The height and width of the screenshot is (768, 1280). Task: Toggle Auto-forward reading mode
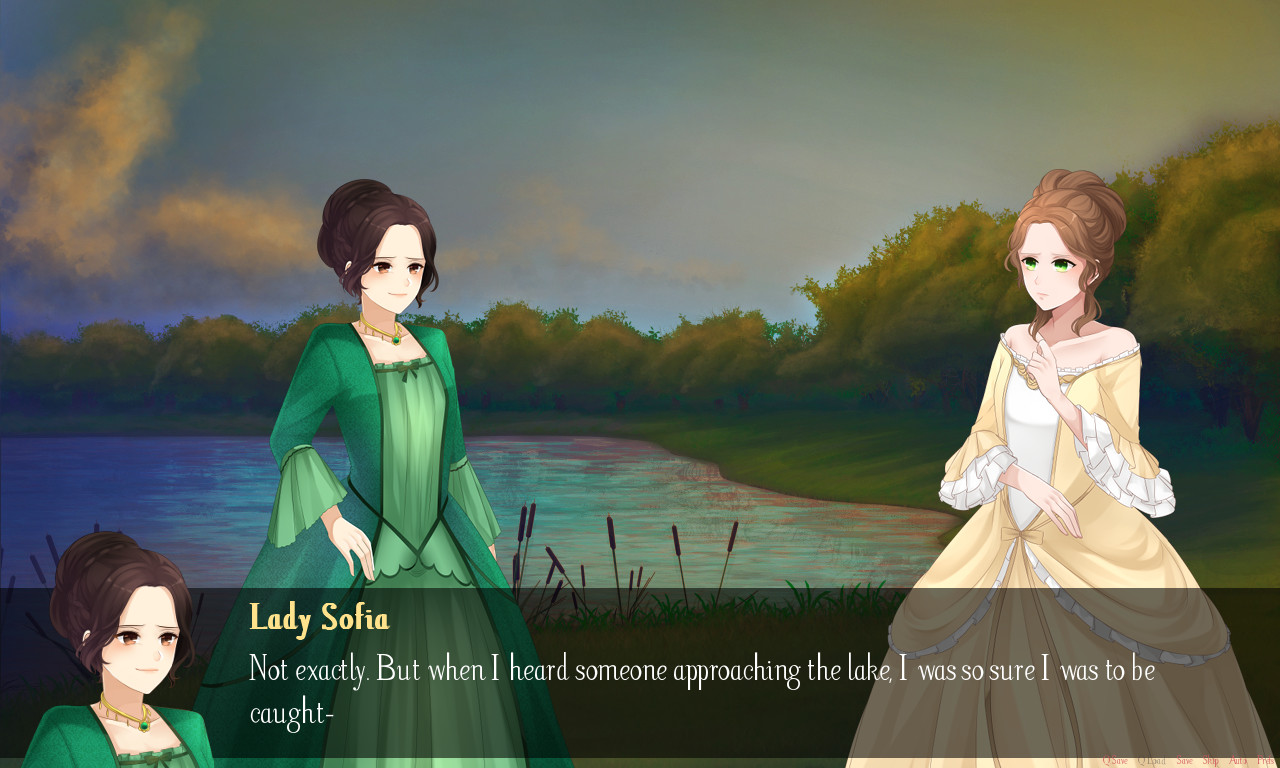point(1239,760)
